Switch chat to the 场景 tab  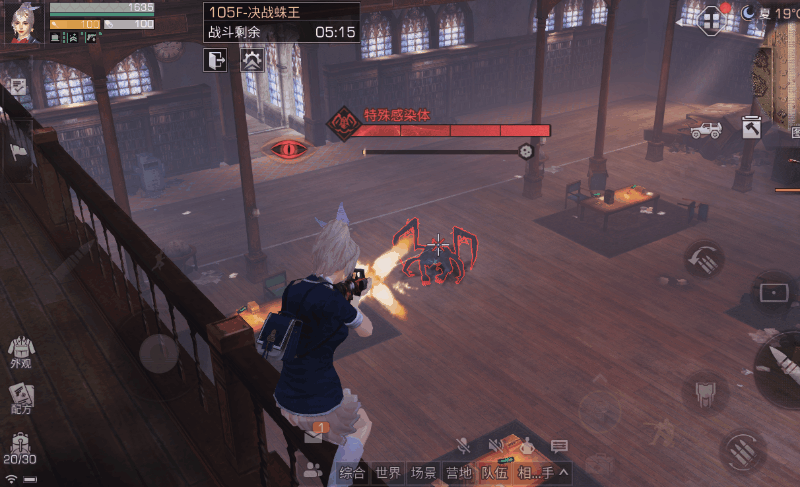click(x=424, y=473)
